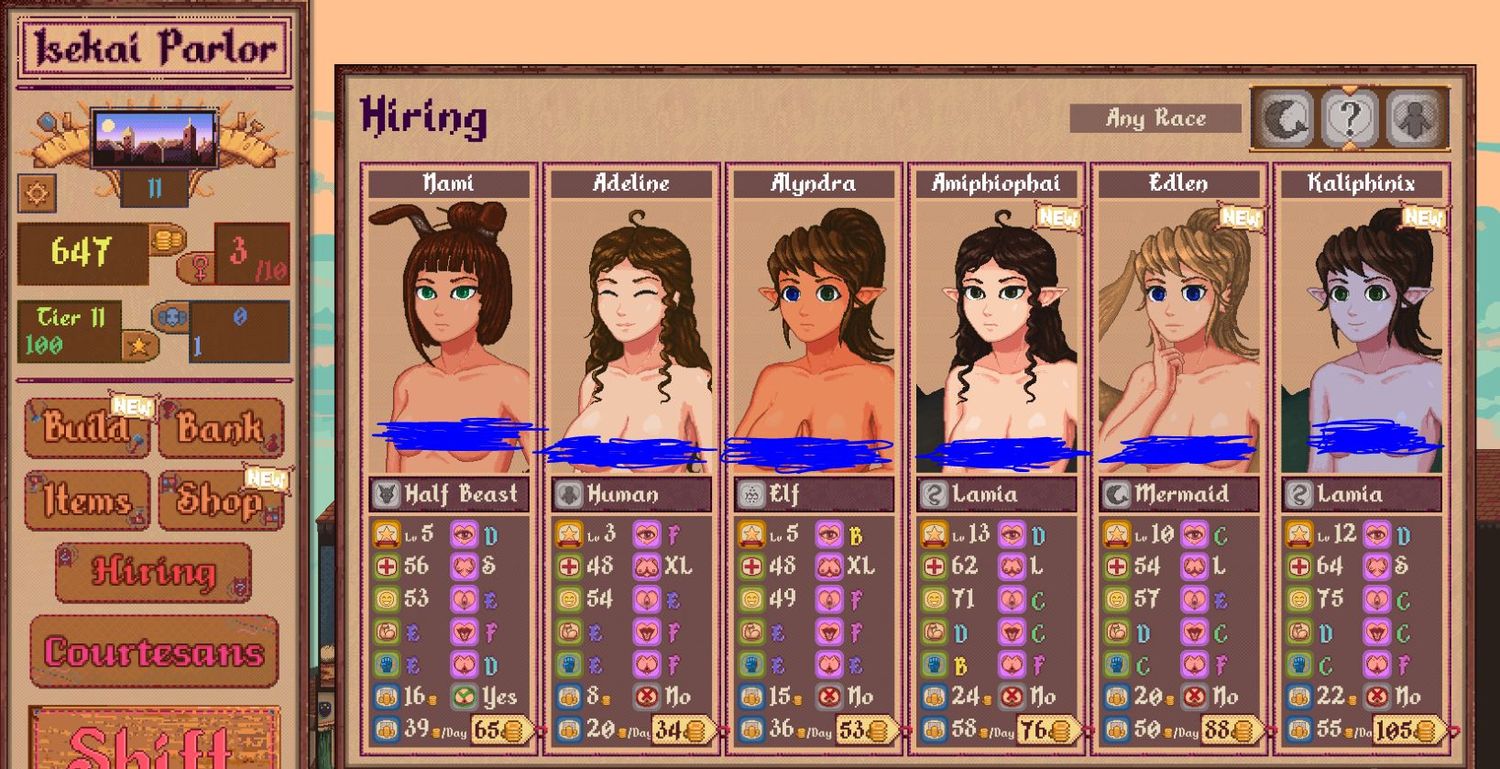This screenshot has width=1500, height=769.
Task: Hire Kaliphinix for 105 coins
Action: pos(1409,731)
